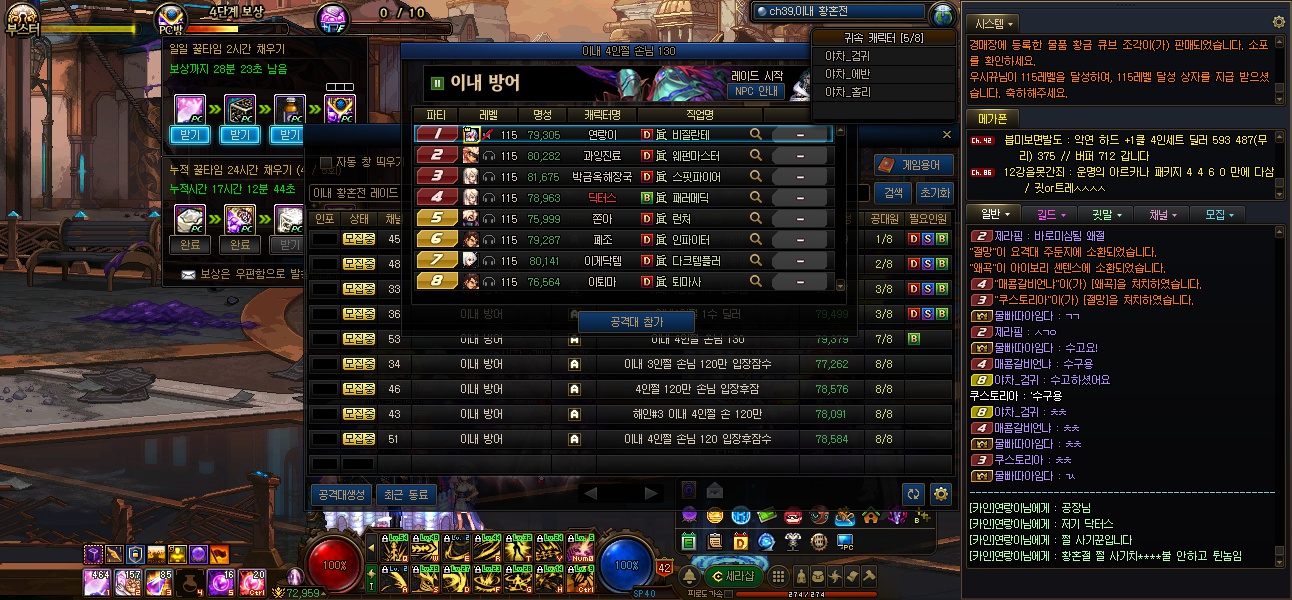Open the 세라샵 shop

tap(735, 575)
